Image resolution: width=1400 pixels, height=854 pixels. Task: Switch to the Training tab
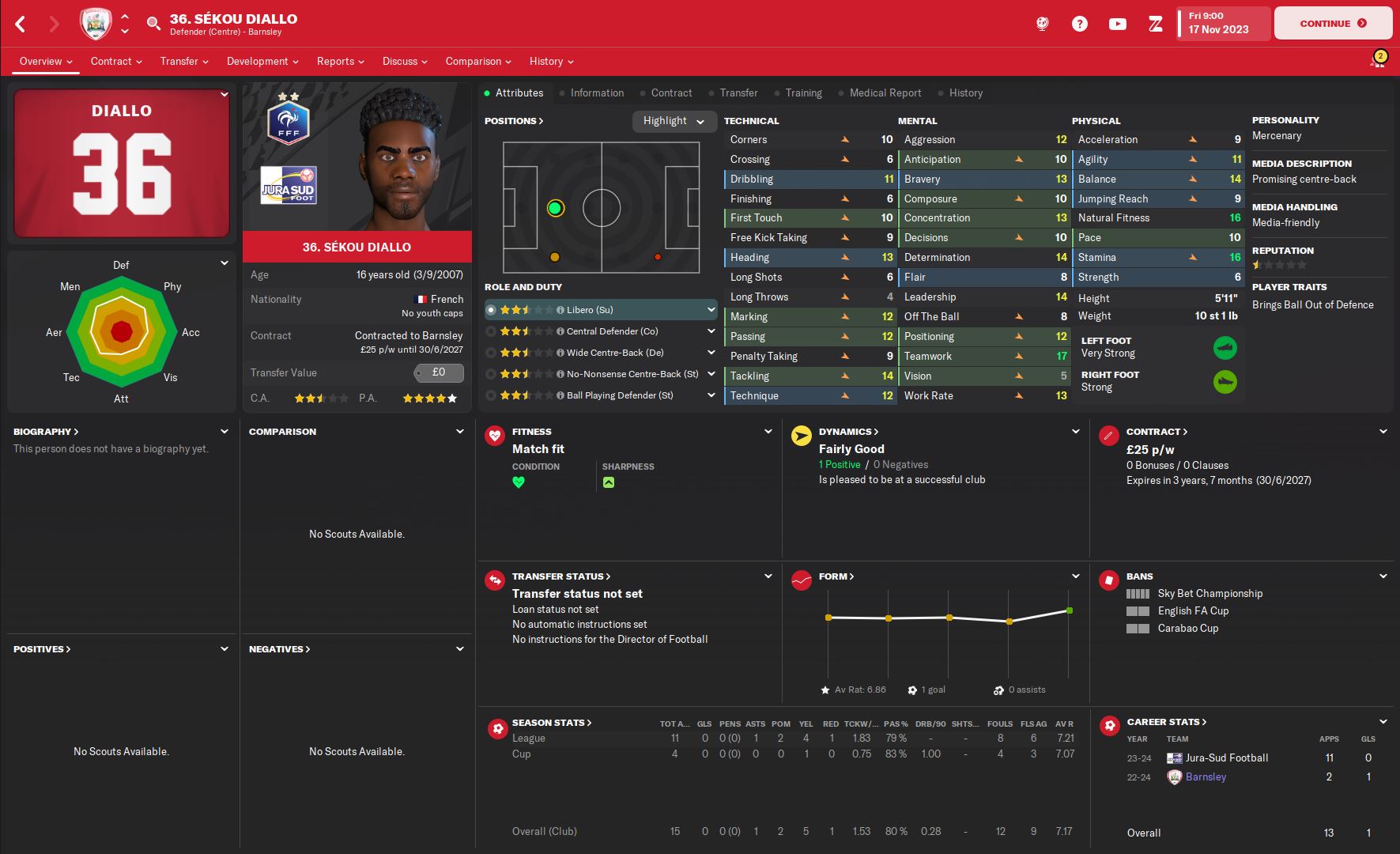pyautogui.click(x=803, y=93)
